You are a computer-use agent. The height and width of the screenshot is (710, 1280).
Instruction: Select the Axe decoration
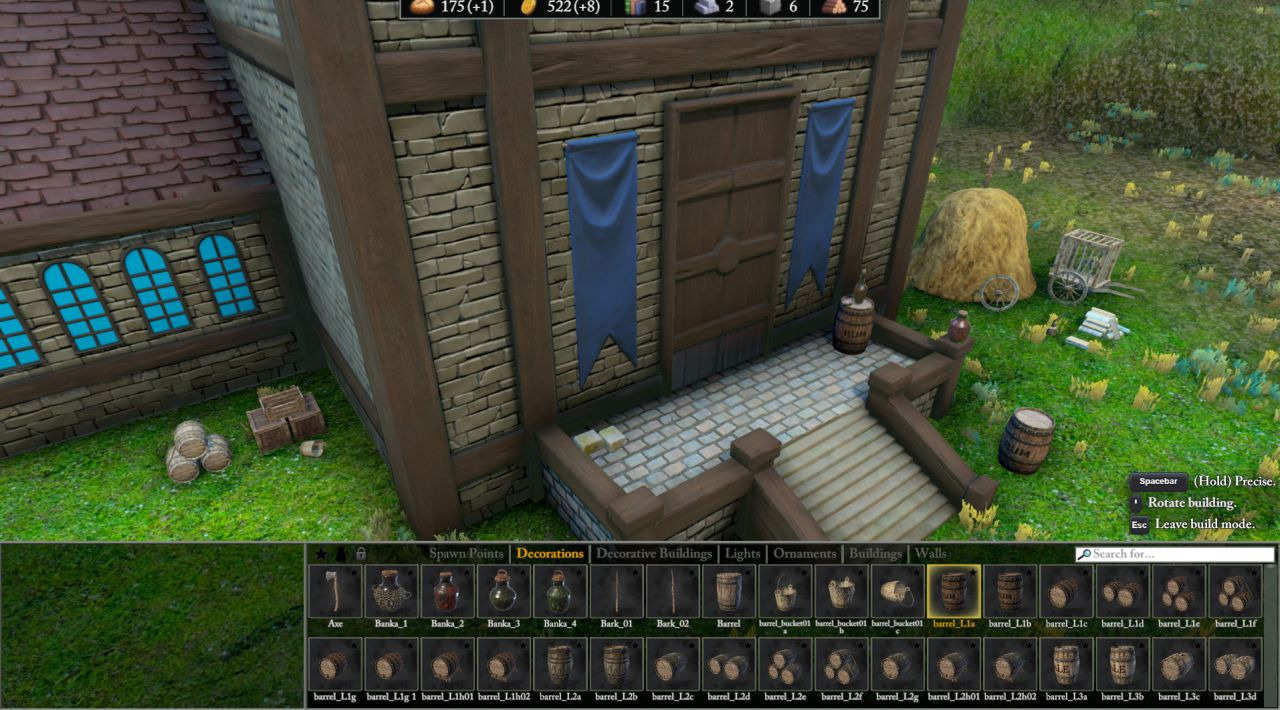pos(335,591)
